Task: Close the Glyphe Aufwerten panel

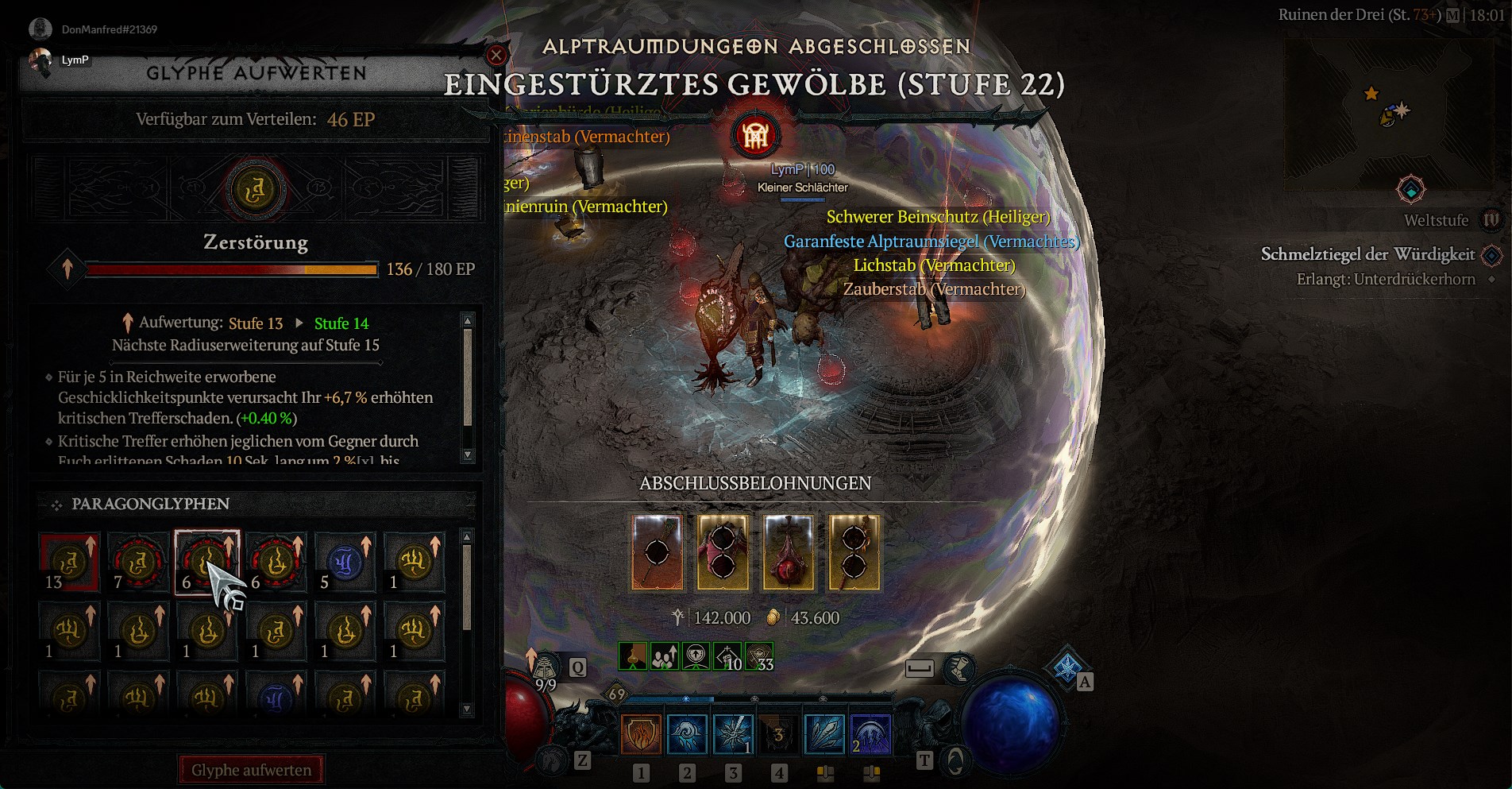Action: point(496,55)
